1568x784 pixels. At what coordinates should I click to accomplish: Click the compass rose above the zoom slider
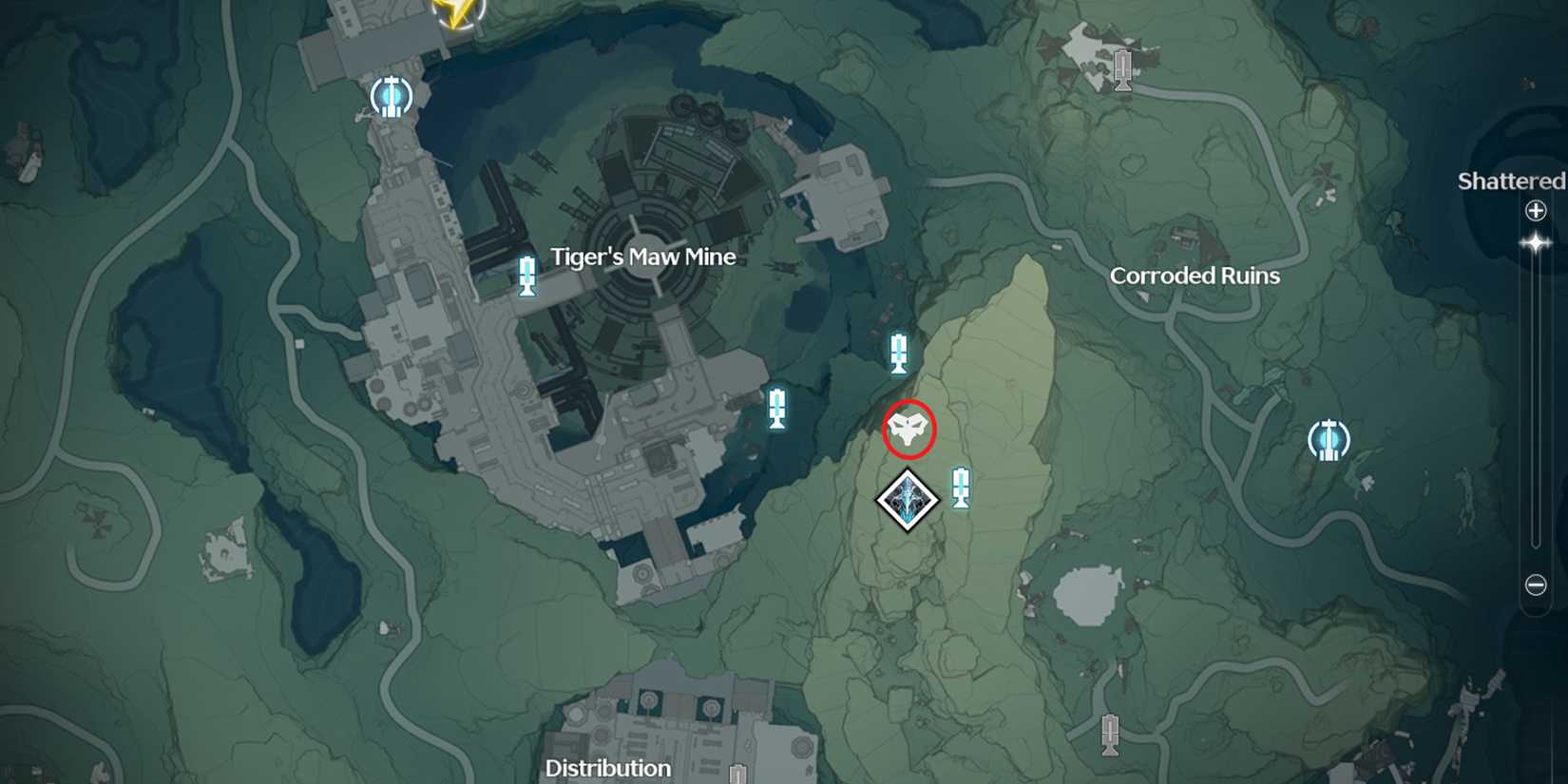(x=1537, y=244)
